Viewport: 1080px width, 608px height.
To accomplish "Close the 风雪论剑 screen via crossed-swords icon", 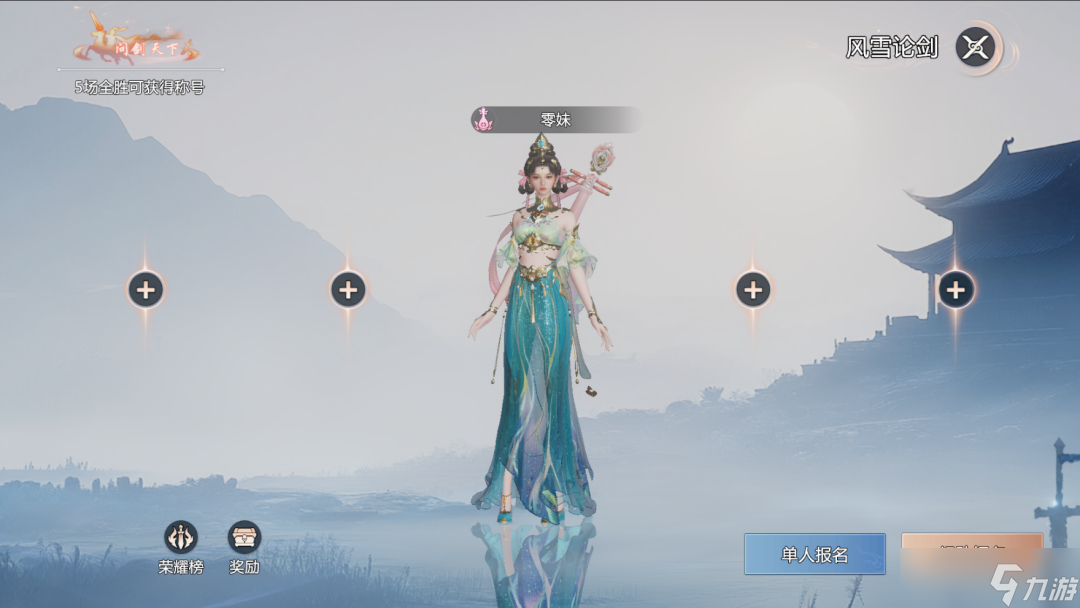I will pyautogui.click(x=976, y=47).
